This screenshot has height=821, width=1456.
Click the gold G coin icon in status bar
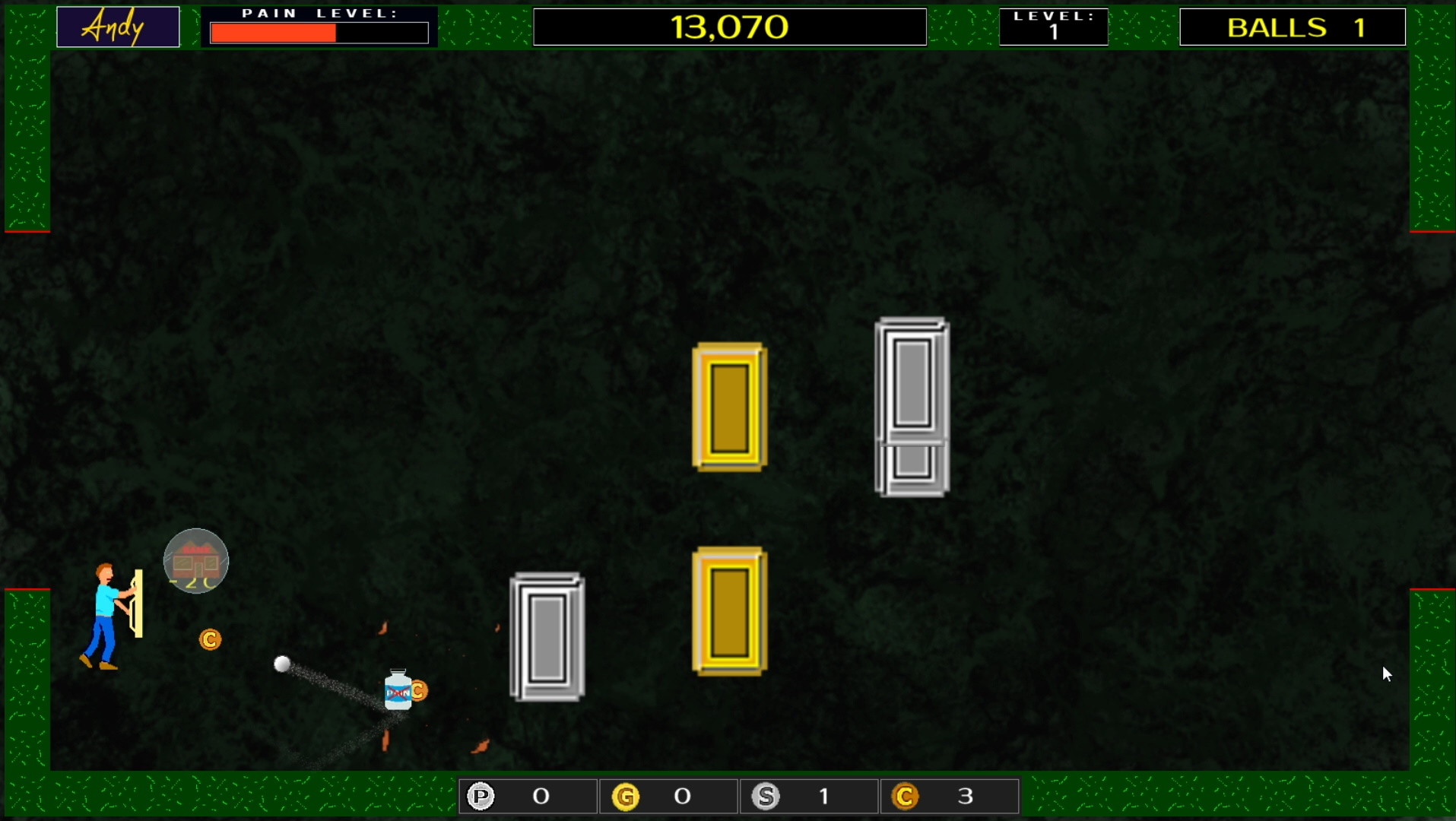pos(626,796)
